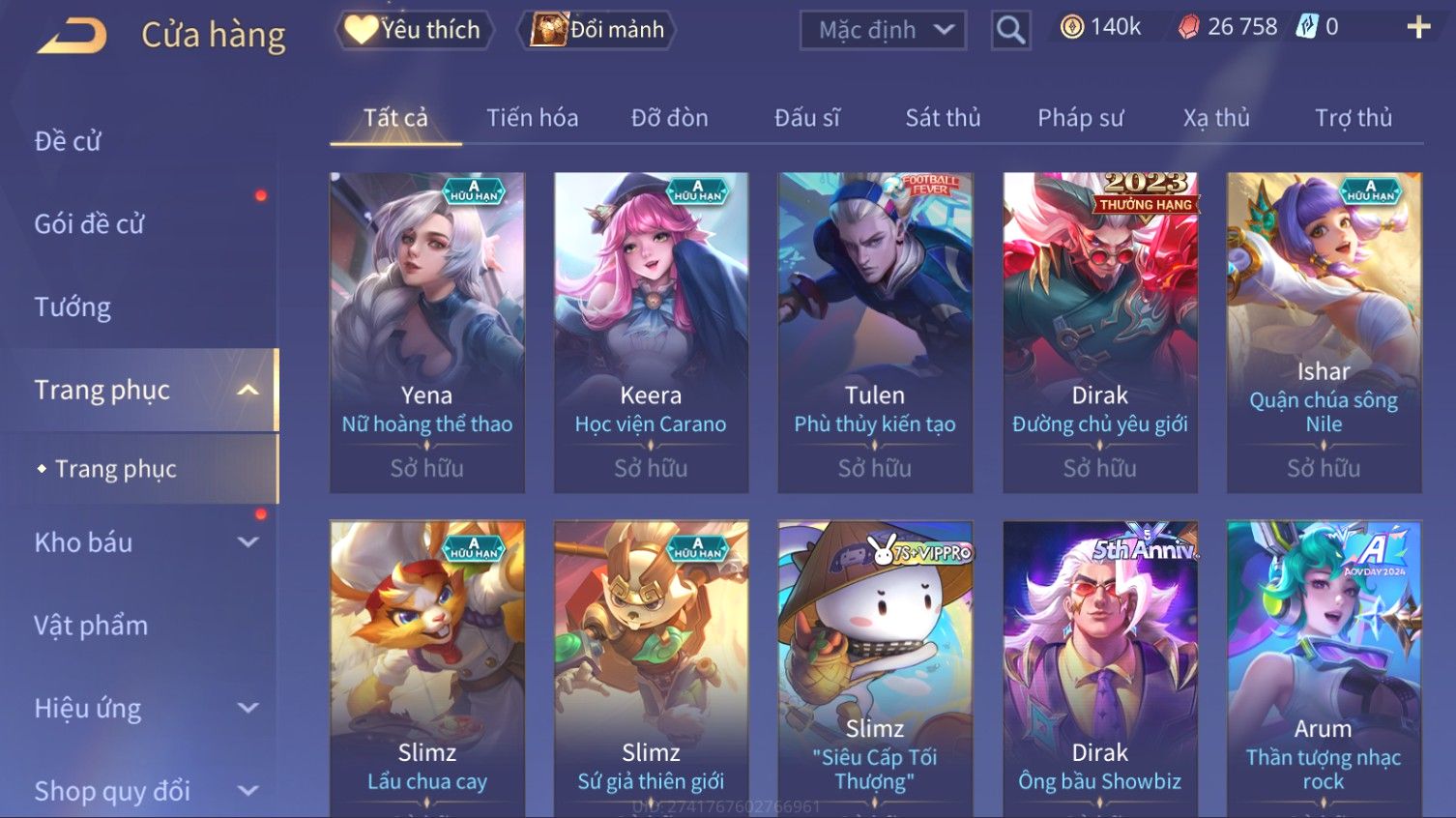Viewport: 1456px width, 818px height.
Task: Select the Yena Nữ hoàng thể thao skin
Action: click(x=426, y=333)
